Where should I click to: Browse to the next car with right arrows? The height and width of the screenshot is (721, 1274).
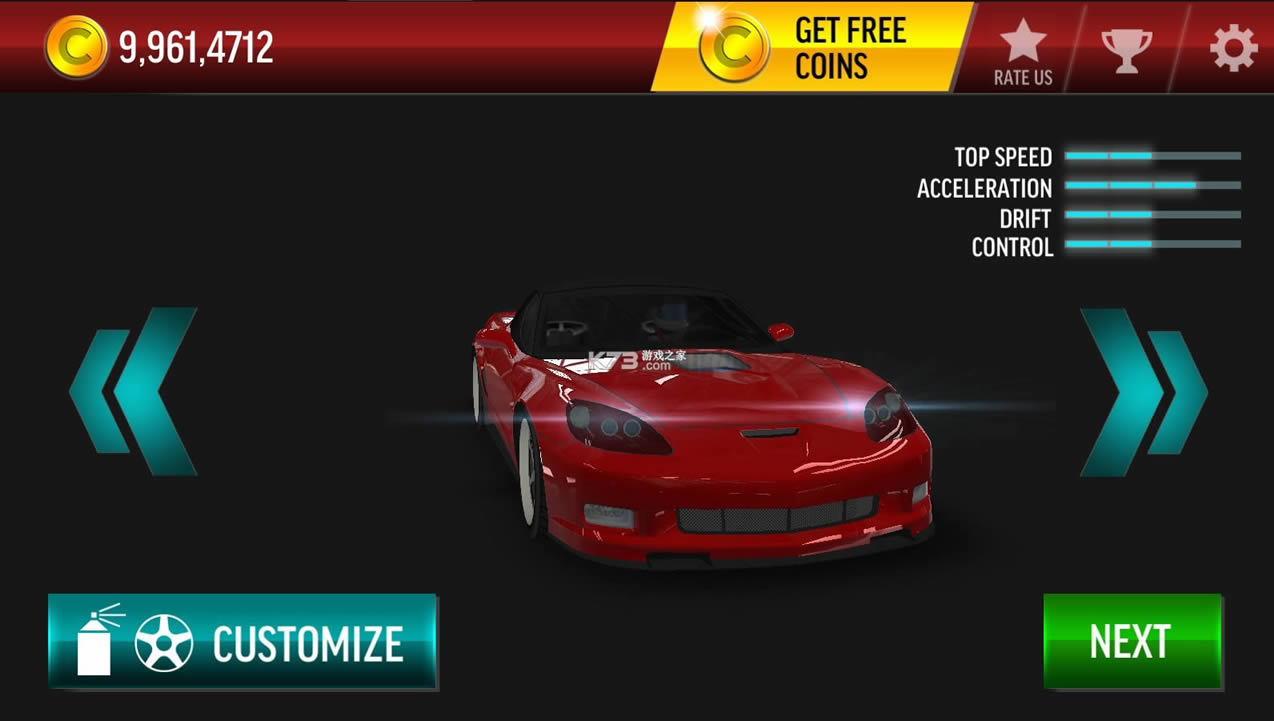coord(1143,391)
